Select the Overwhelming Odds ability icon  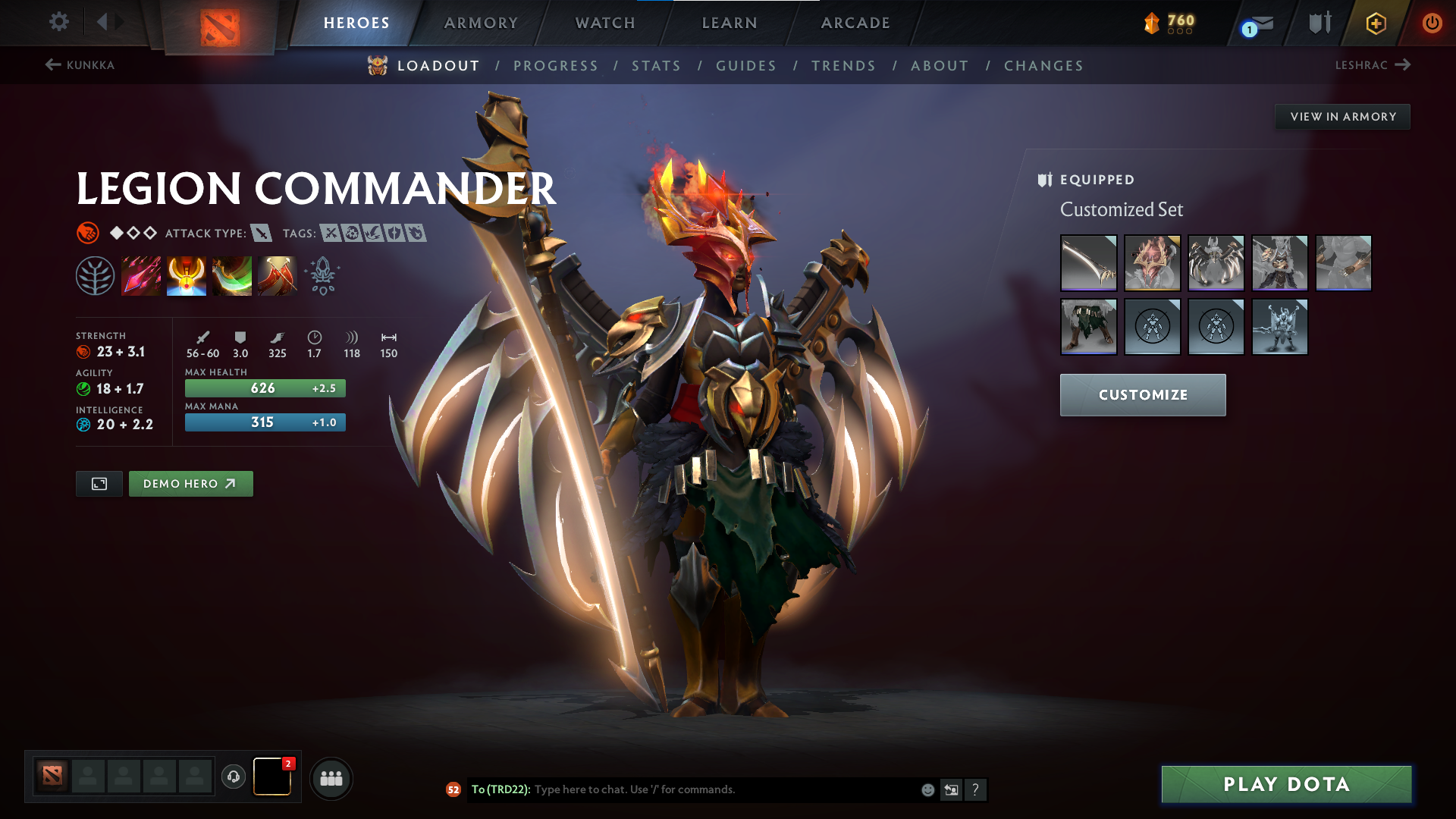pos(141,275)
